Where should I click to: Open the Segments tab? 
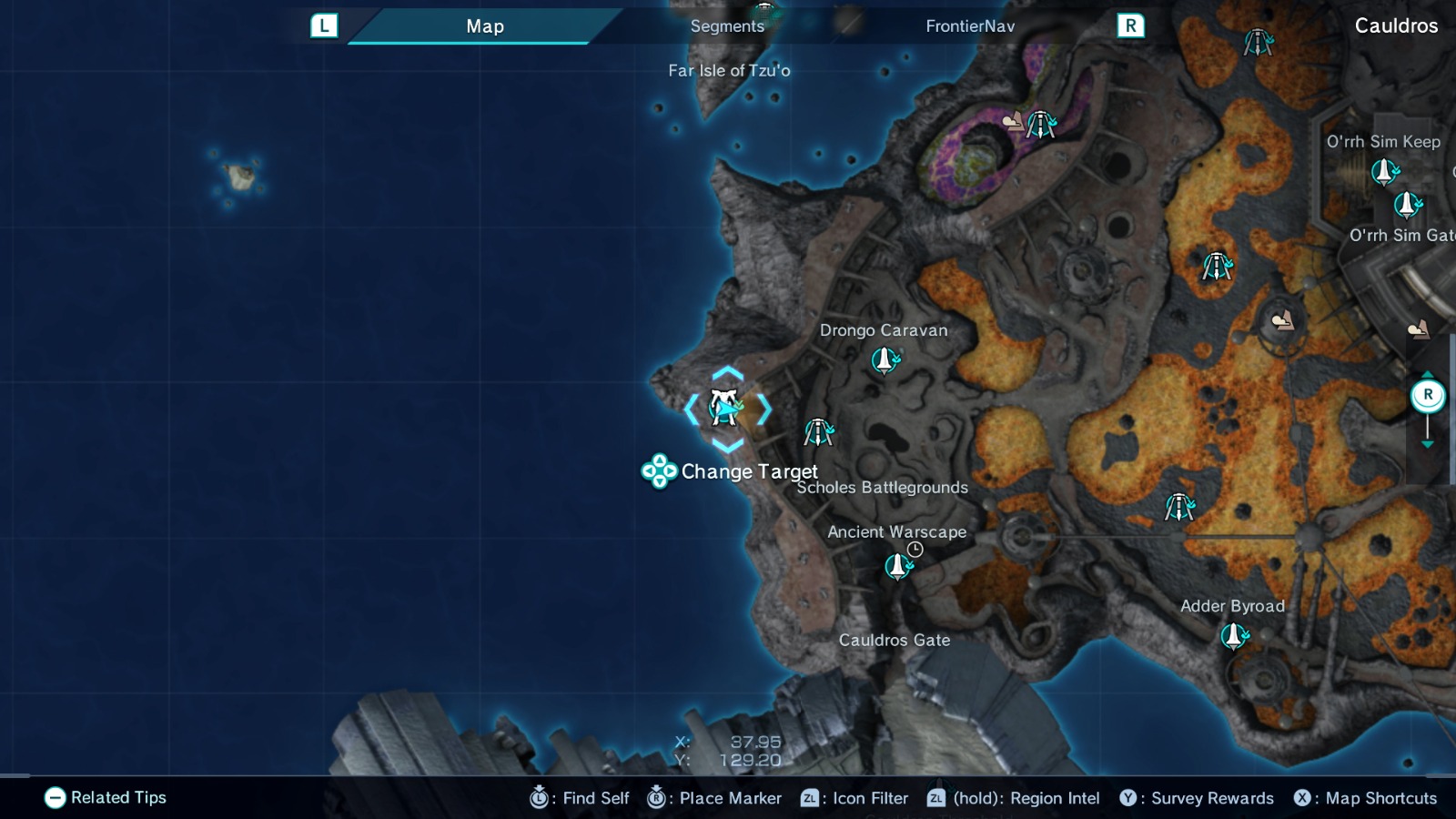tap(726, 25)
